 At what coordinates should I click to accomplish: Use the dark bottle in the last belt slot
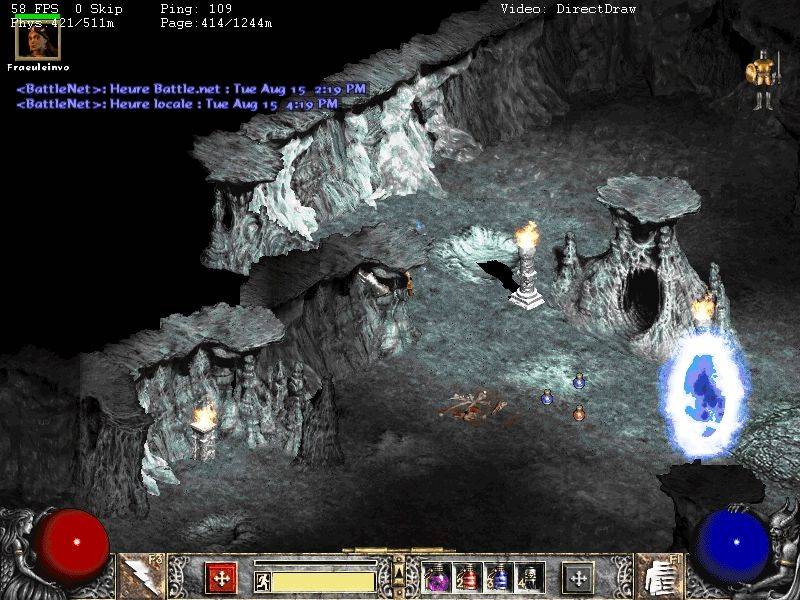coord(528,577)
